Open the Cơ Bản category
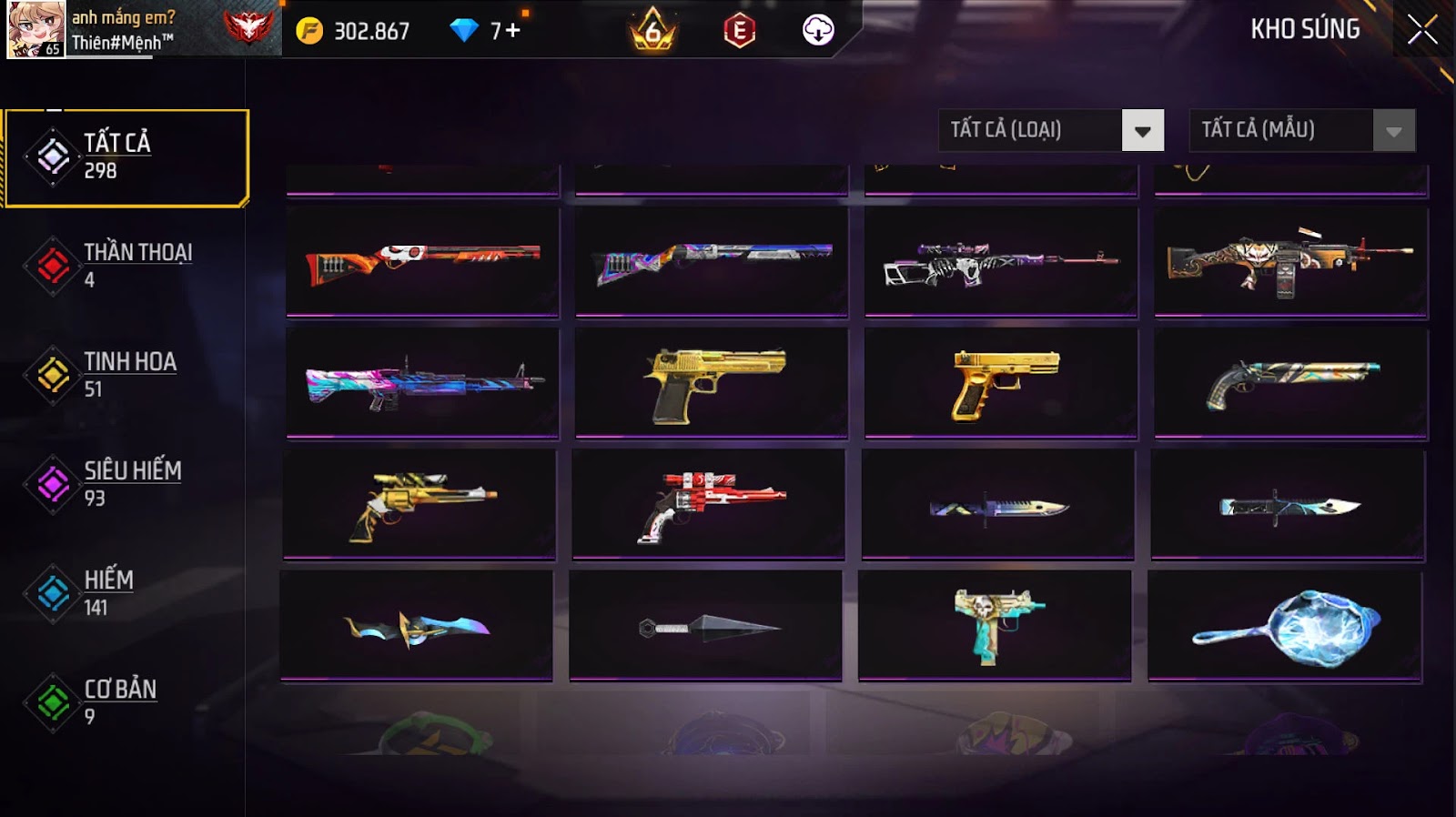This screenshot has height=817, width=1456. point(118,701)
